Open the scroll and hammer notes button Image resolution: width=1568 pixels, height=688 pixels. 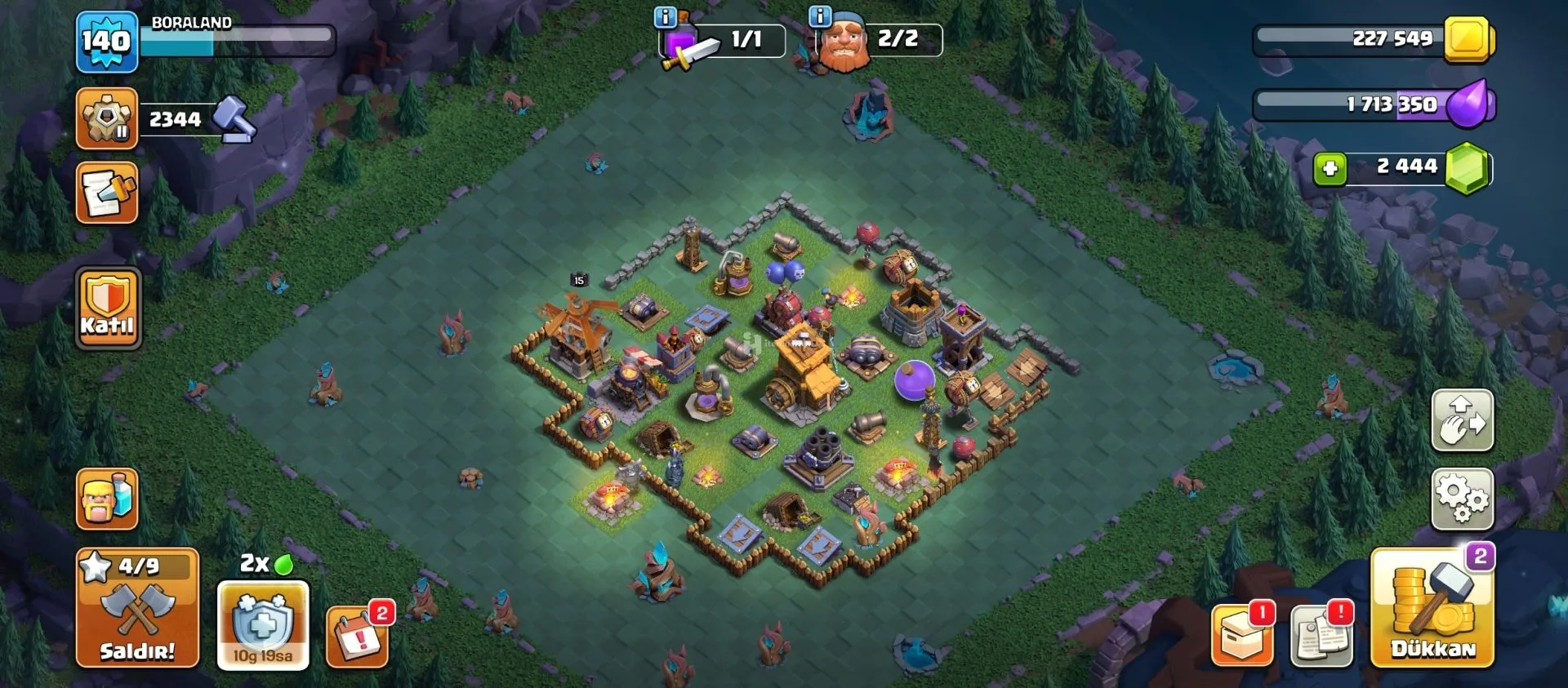click(106, 193)
